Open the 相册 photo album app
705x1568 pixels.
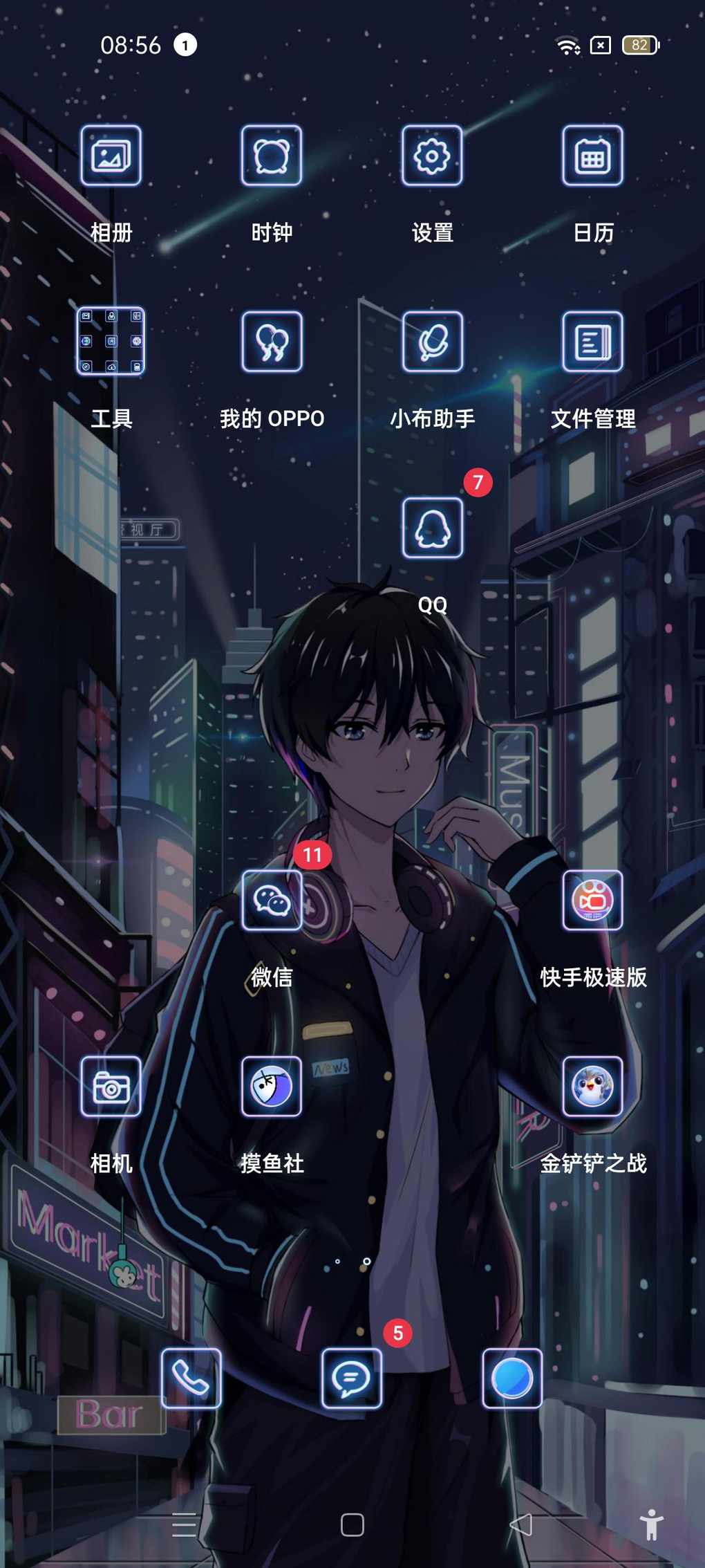click(x=111, y=156)
